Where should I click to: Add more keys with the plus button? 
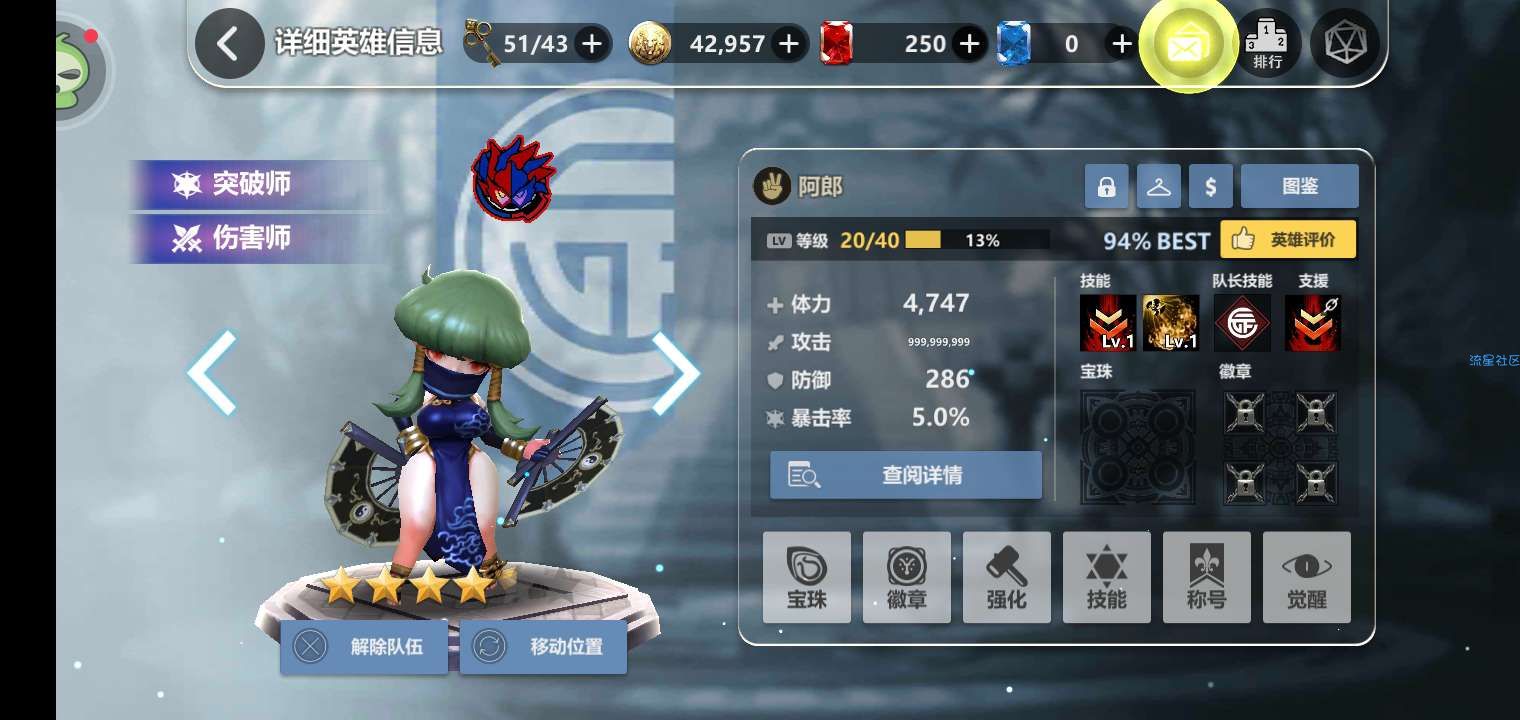pos(592,44)
